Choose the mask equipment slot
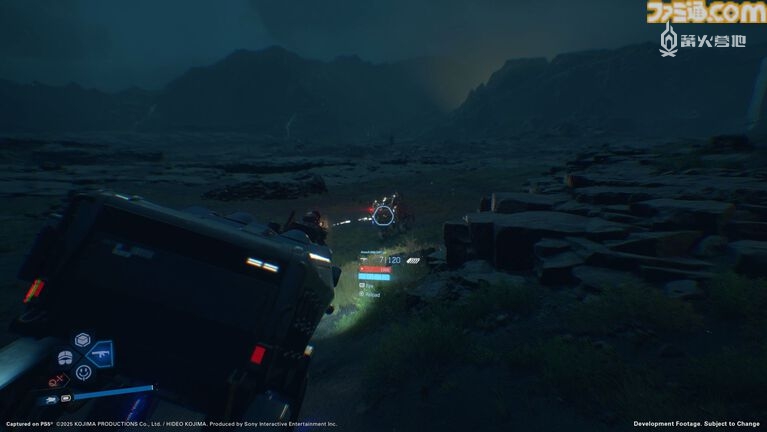Viewport: 767px width, 432px height. pyautogui.click(x=65, y=357)
